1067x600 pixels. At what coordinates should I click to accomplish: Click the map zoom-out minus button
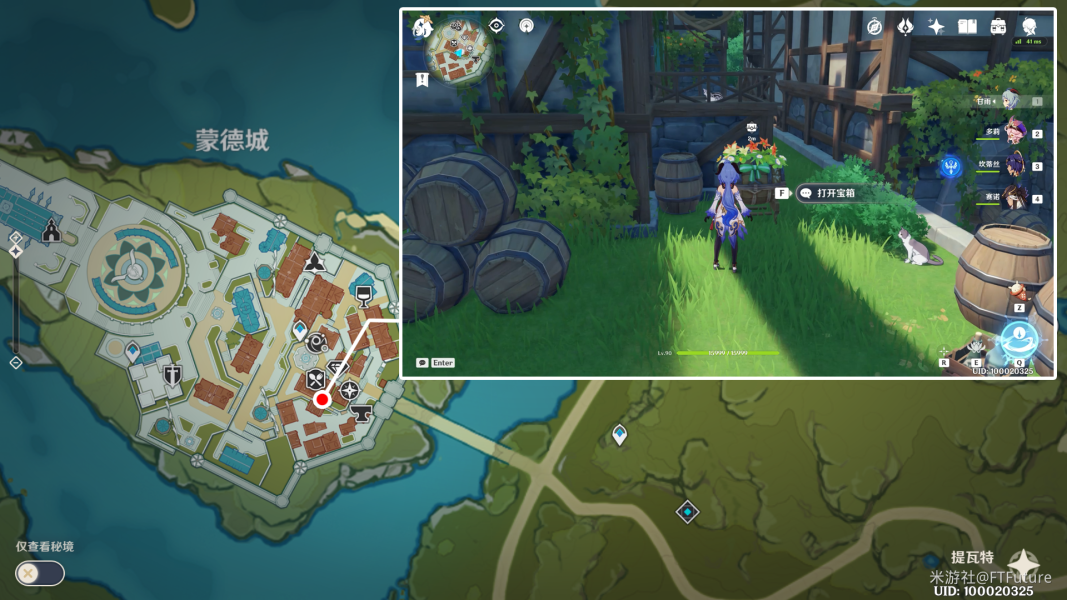point(16,362)
